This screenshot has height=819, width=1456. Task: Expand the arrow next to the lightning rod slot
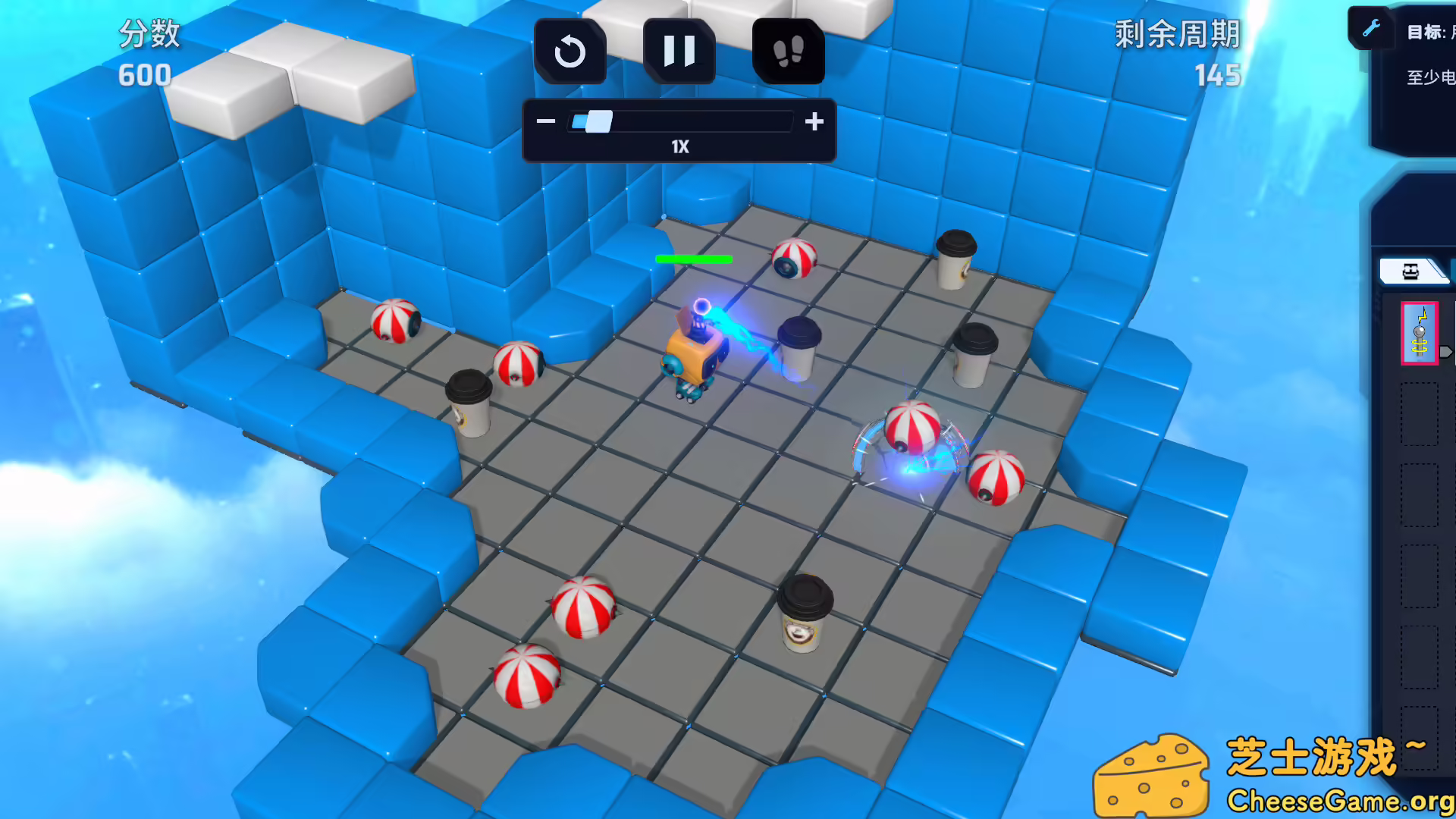coord(1447,351)
